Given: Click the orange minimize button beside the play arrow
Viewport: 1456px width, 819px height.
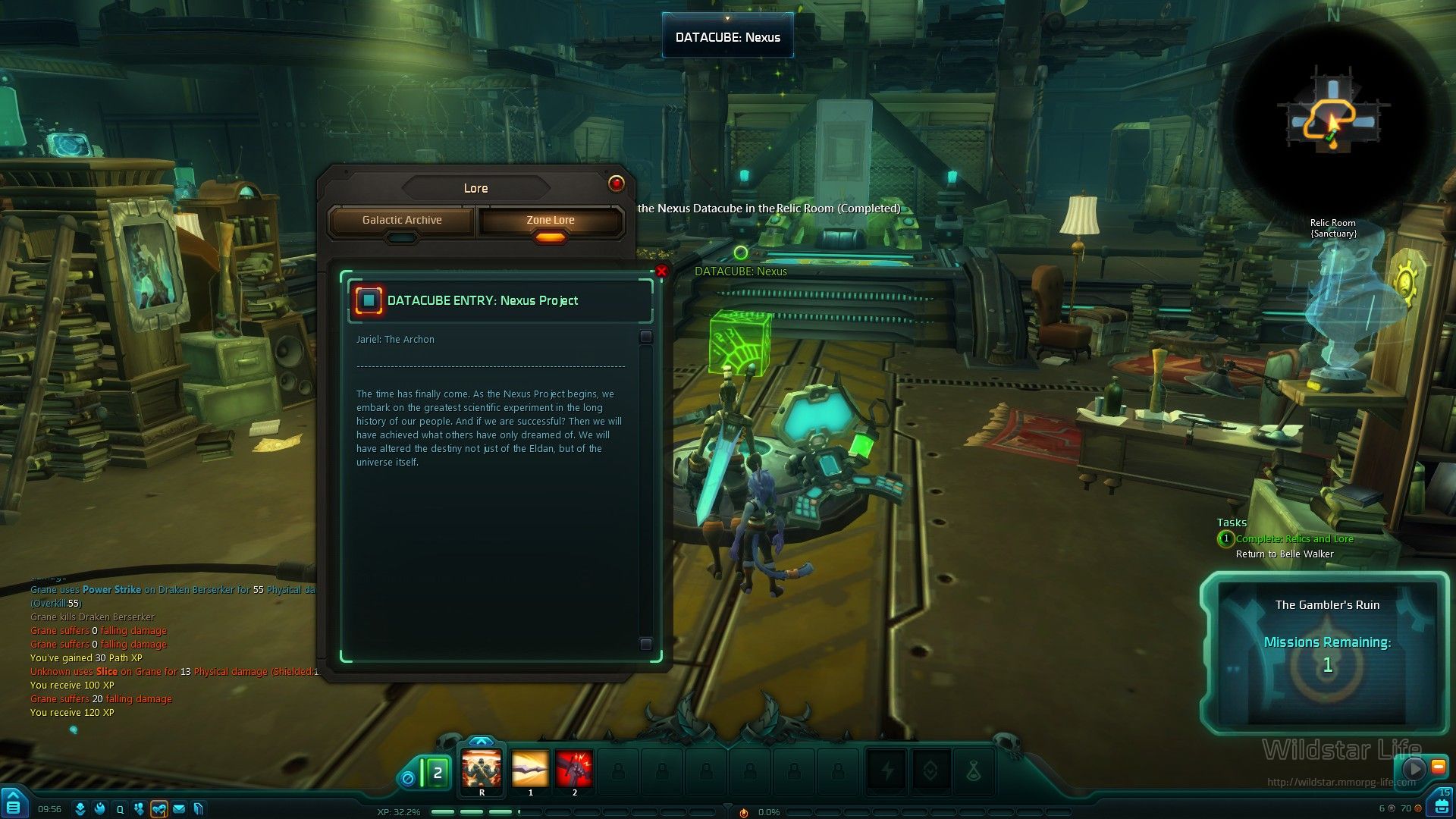Looking at the screenshot, I should point(1438,767).
